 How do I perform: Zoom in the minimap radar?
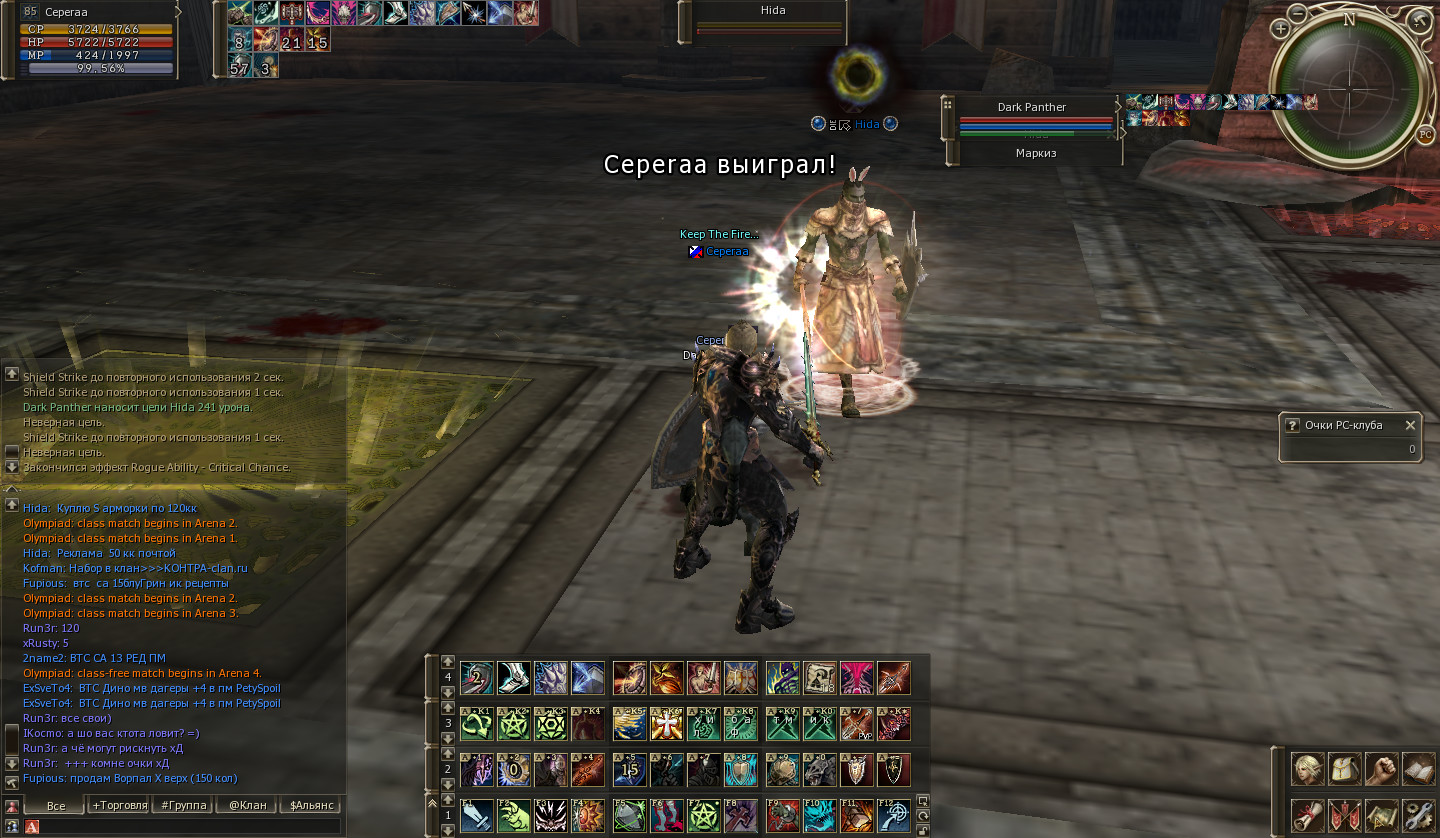point(1281,29)
